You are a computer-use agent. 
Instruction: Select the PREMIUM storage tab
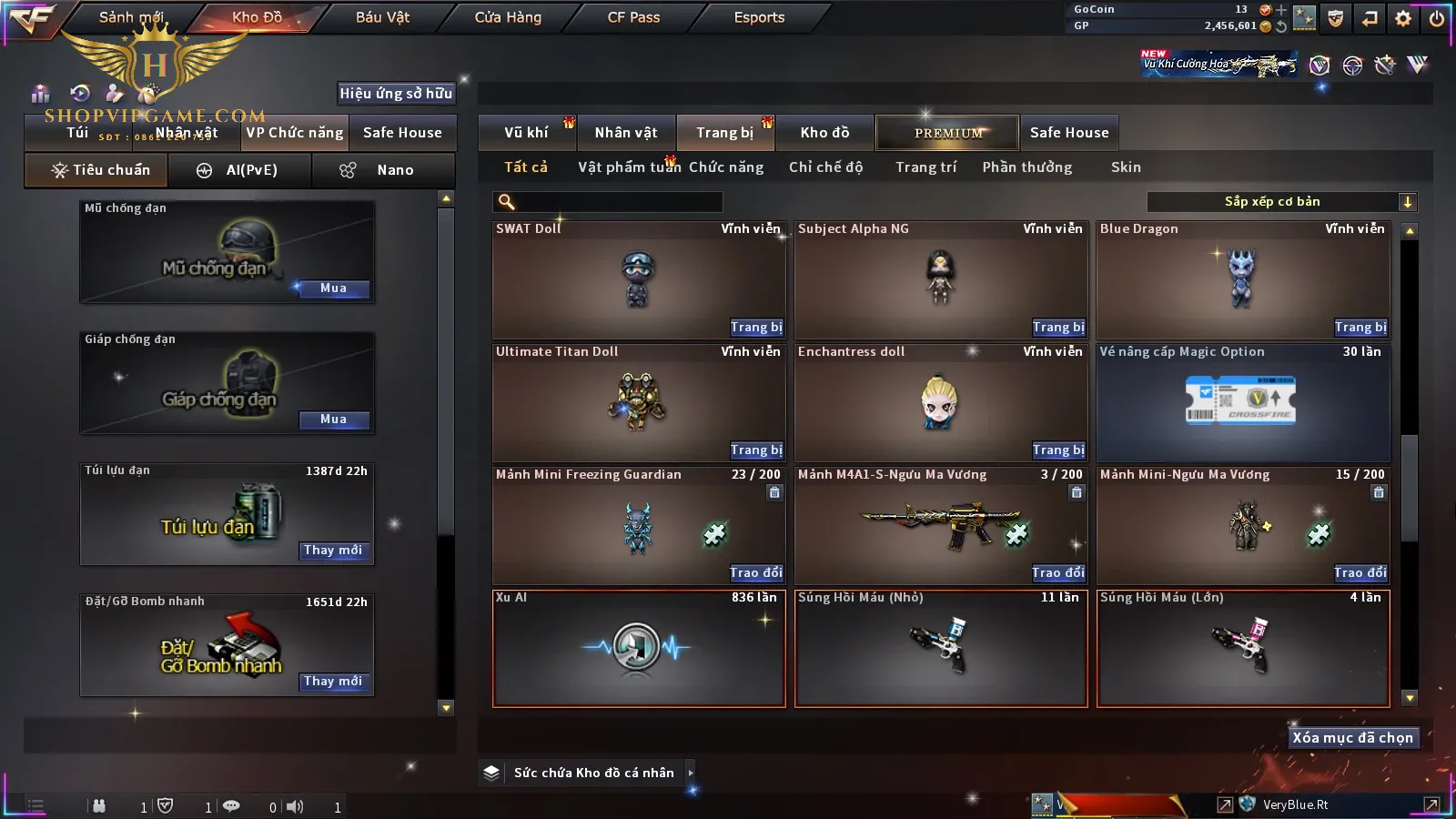coord(948,133)
